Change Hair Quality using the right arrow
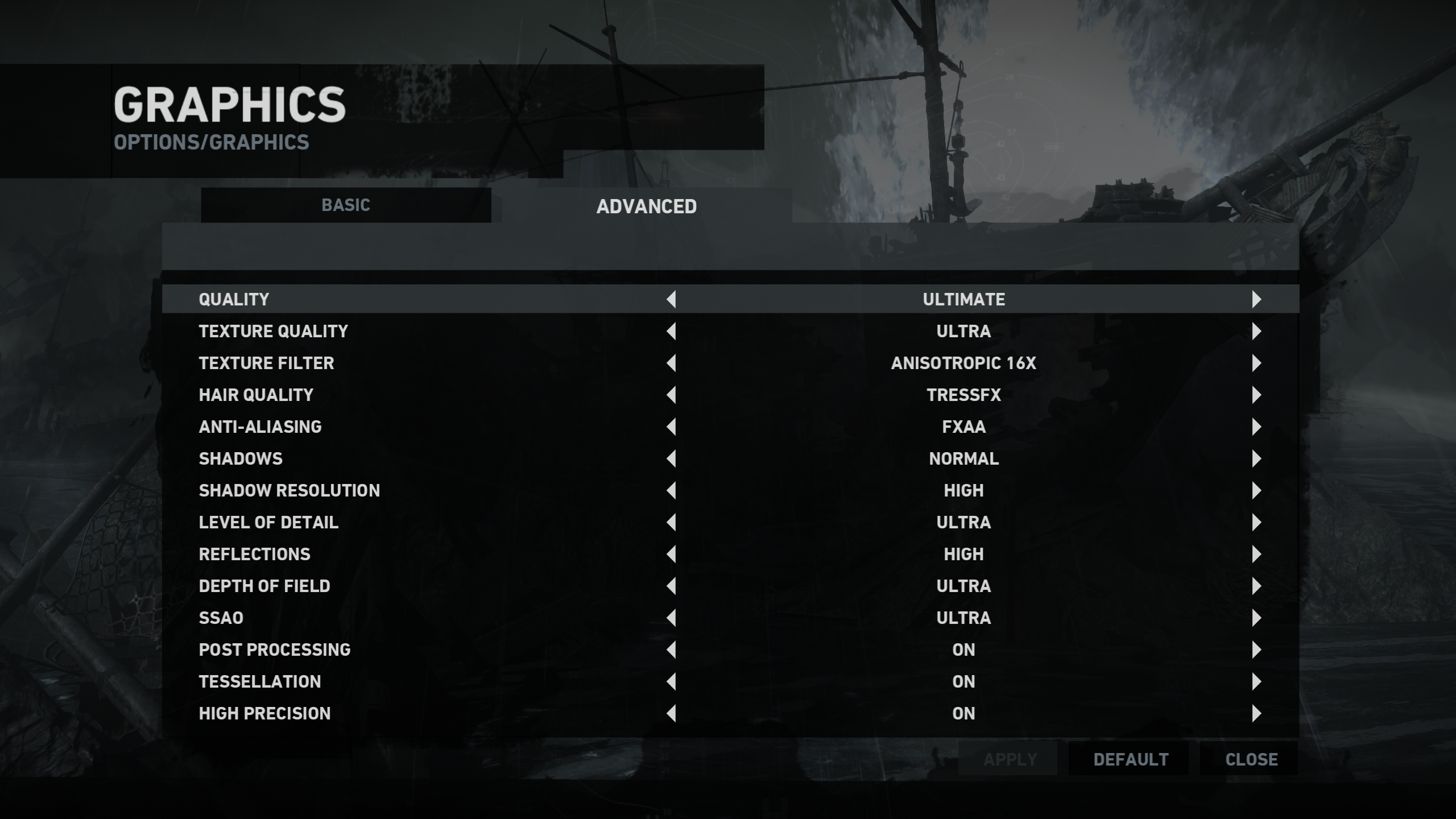1456x819 pixels. pyautogui.click(x=1256, y=395)
